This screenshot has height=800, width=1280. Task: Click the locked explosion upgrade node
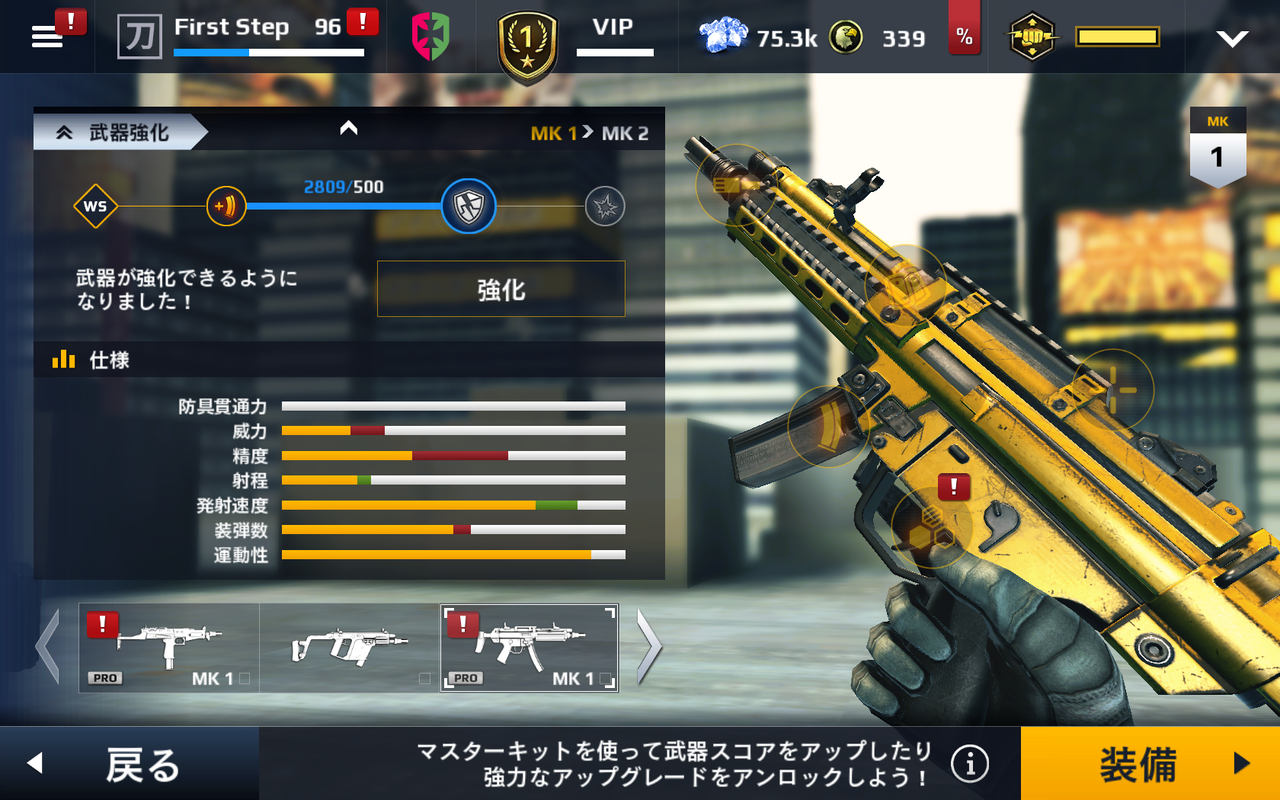pos(604,208)
